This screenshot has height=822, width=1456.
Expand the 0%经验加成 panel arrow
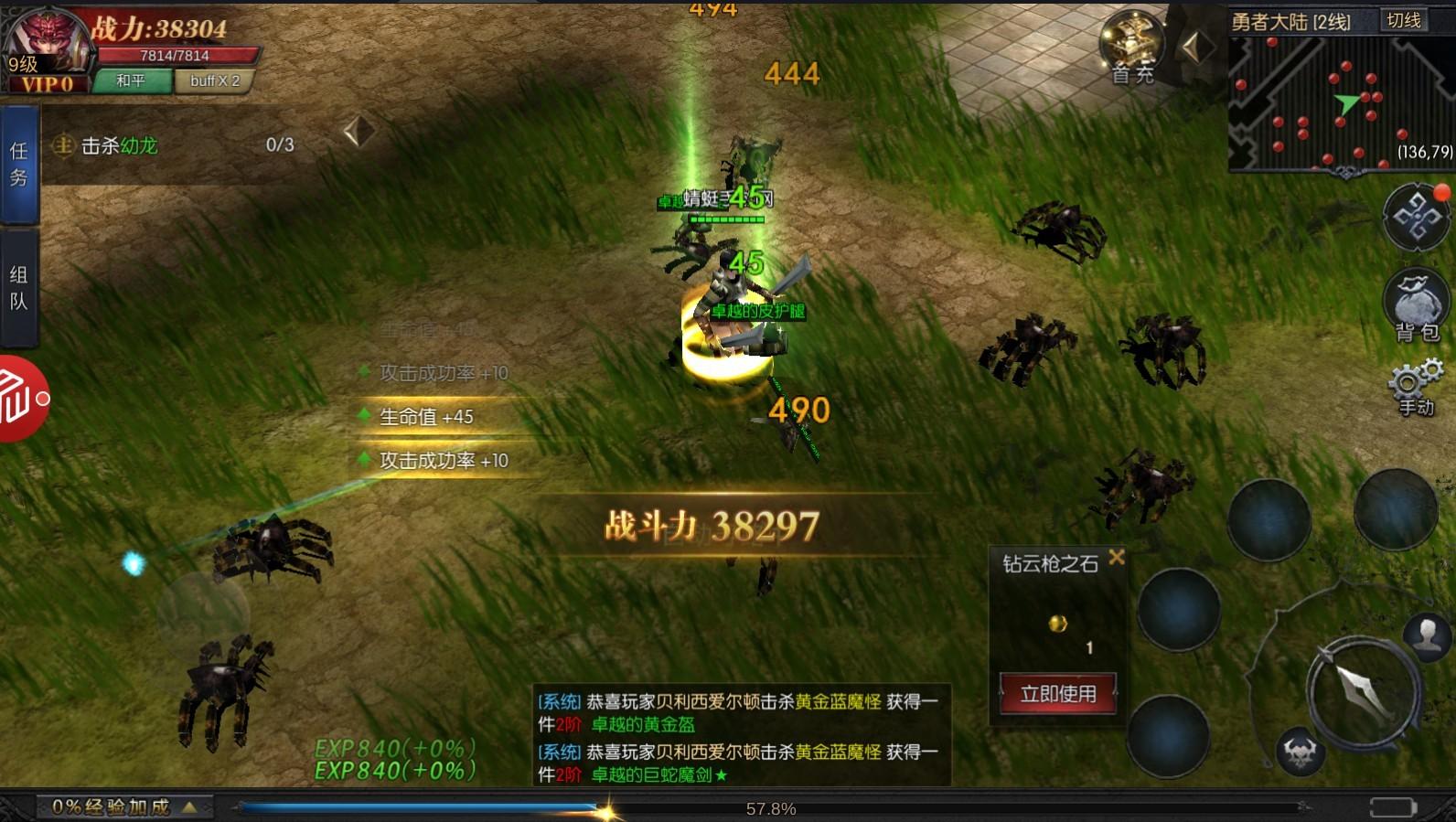pyautogui.click(x=190, y=807)
